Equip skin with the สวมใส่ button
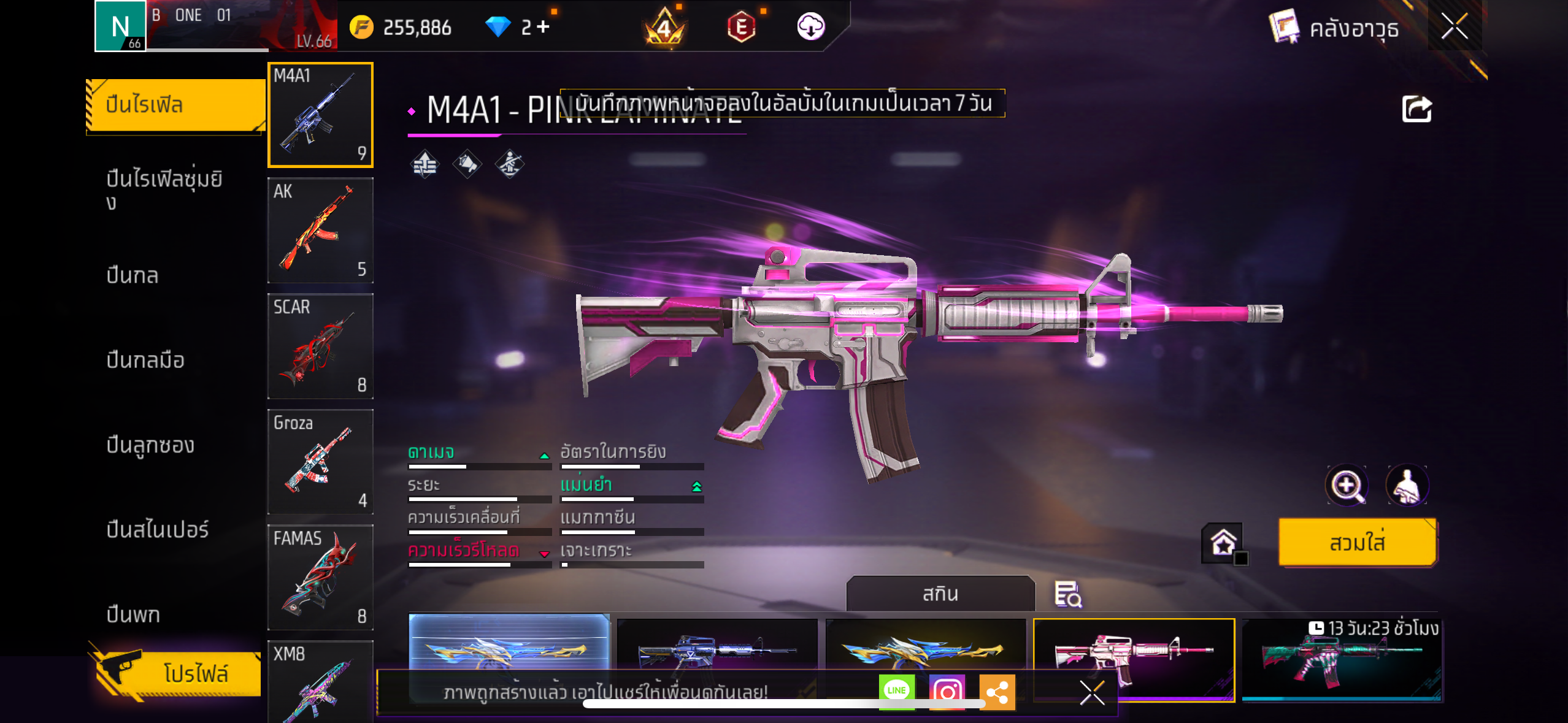 1357,543
